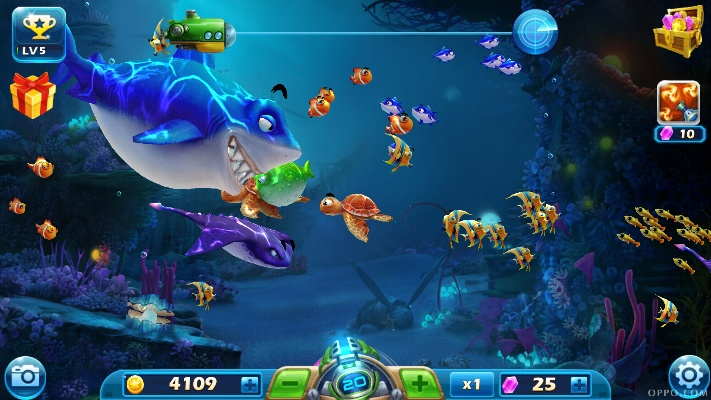The width and height of the screenshot is (711, 400).
Task: Decrease cannon bet with green minus
Action: click(289, 383)
